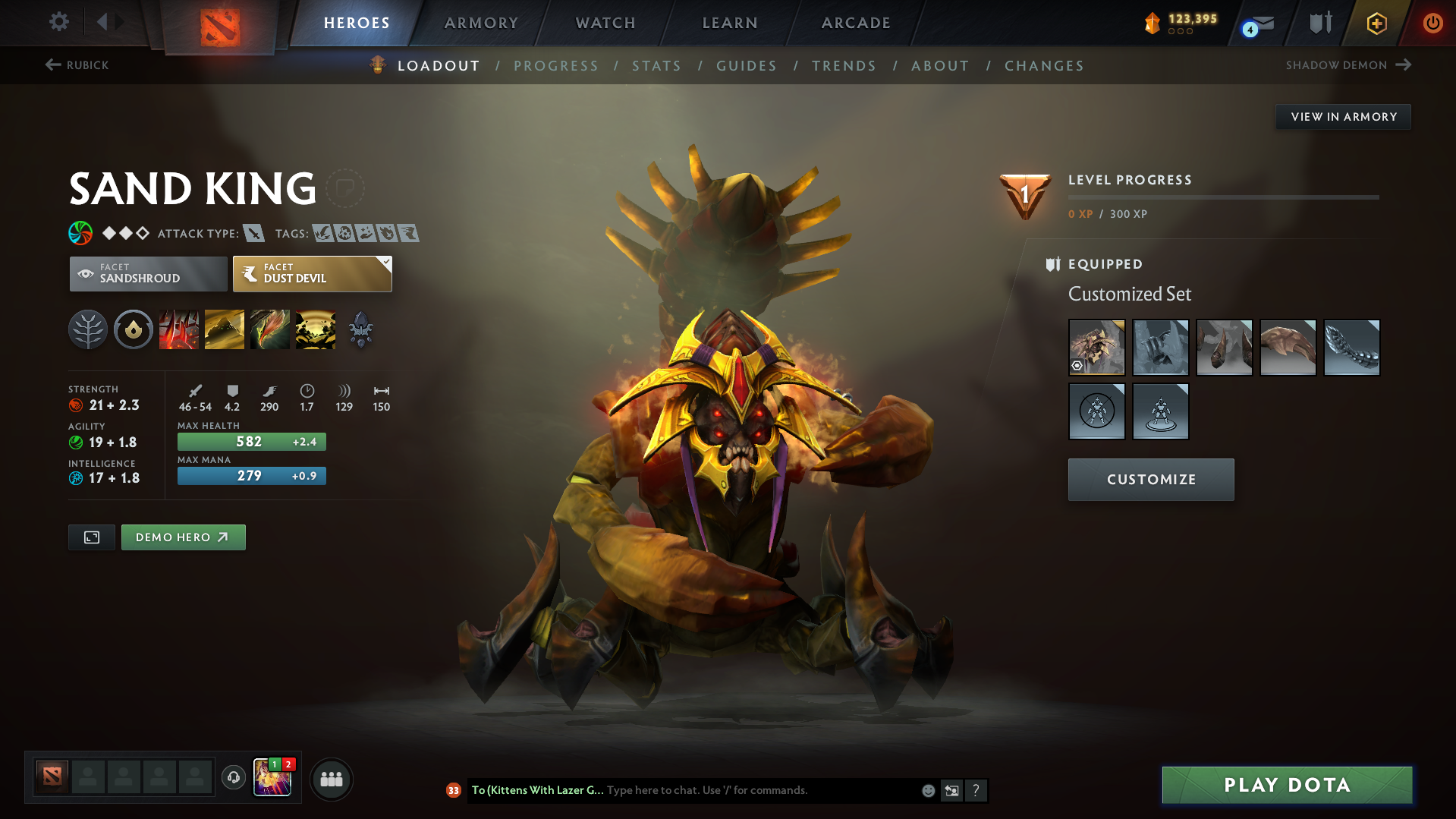Click the Caustic Finale ability icon
Viewport: 1456px width, 819px height.
270,329
